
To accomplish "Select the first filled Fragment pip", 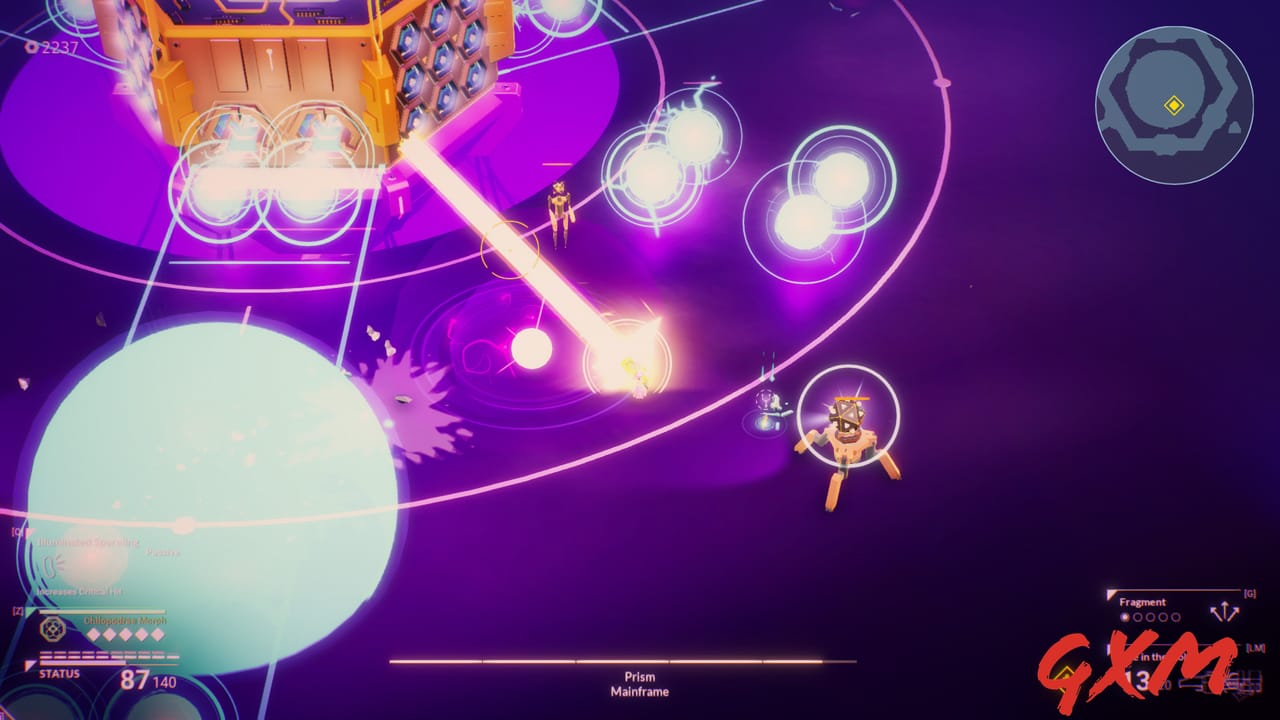I will pos(1125,617).
